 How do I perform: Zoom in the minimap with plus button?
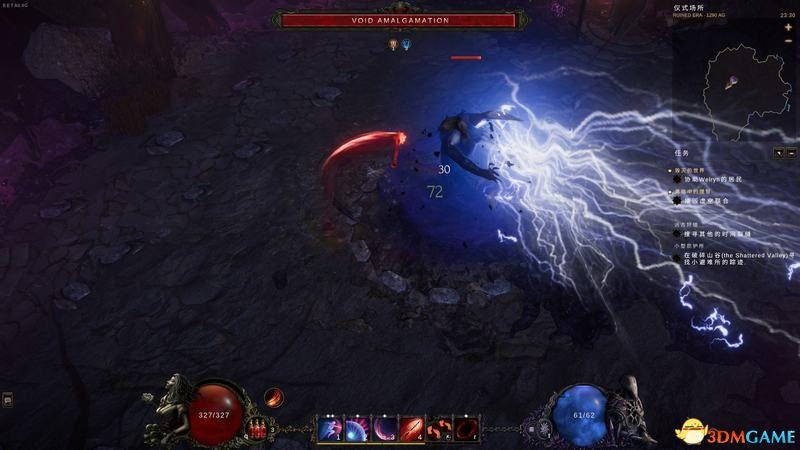point(788,28)
